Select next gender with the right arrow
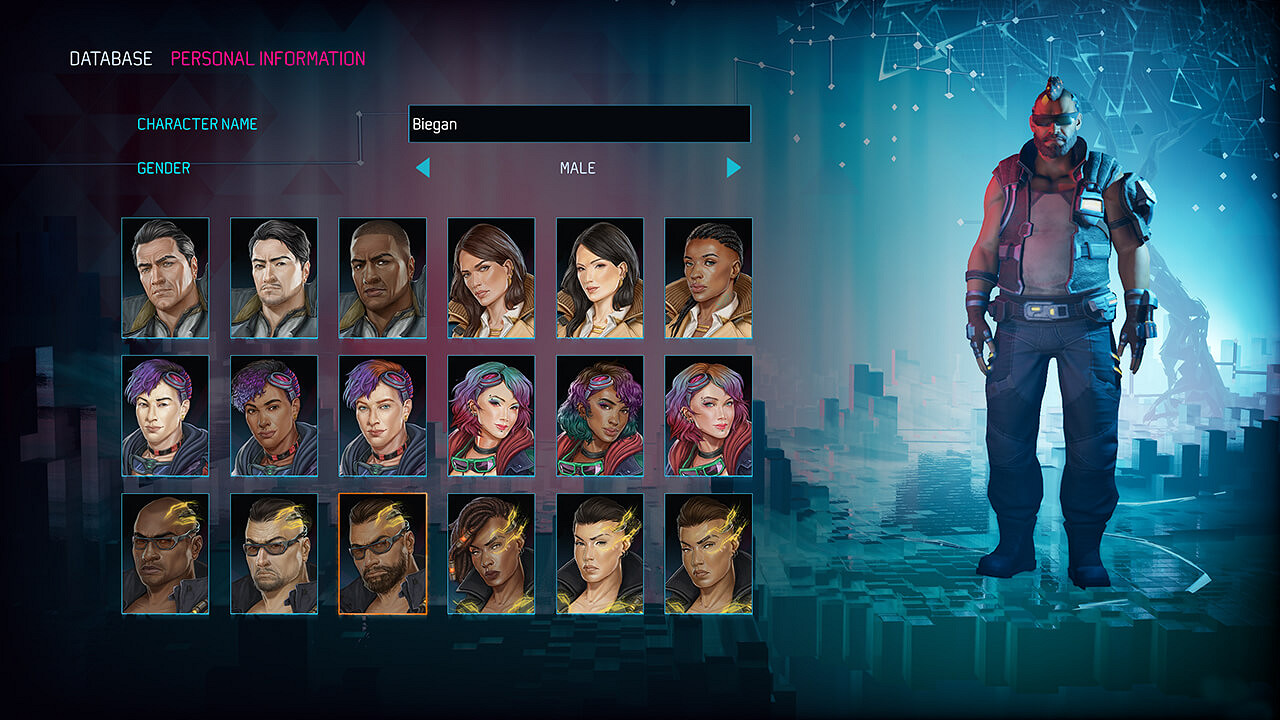 click(x=734, y=168)
